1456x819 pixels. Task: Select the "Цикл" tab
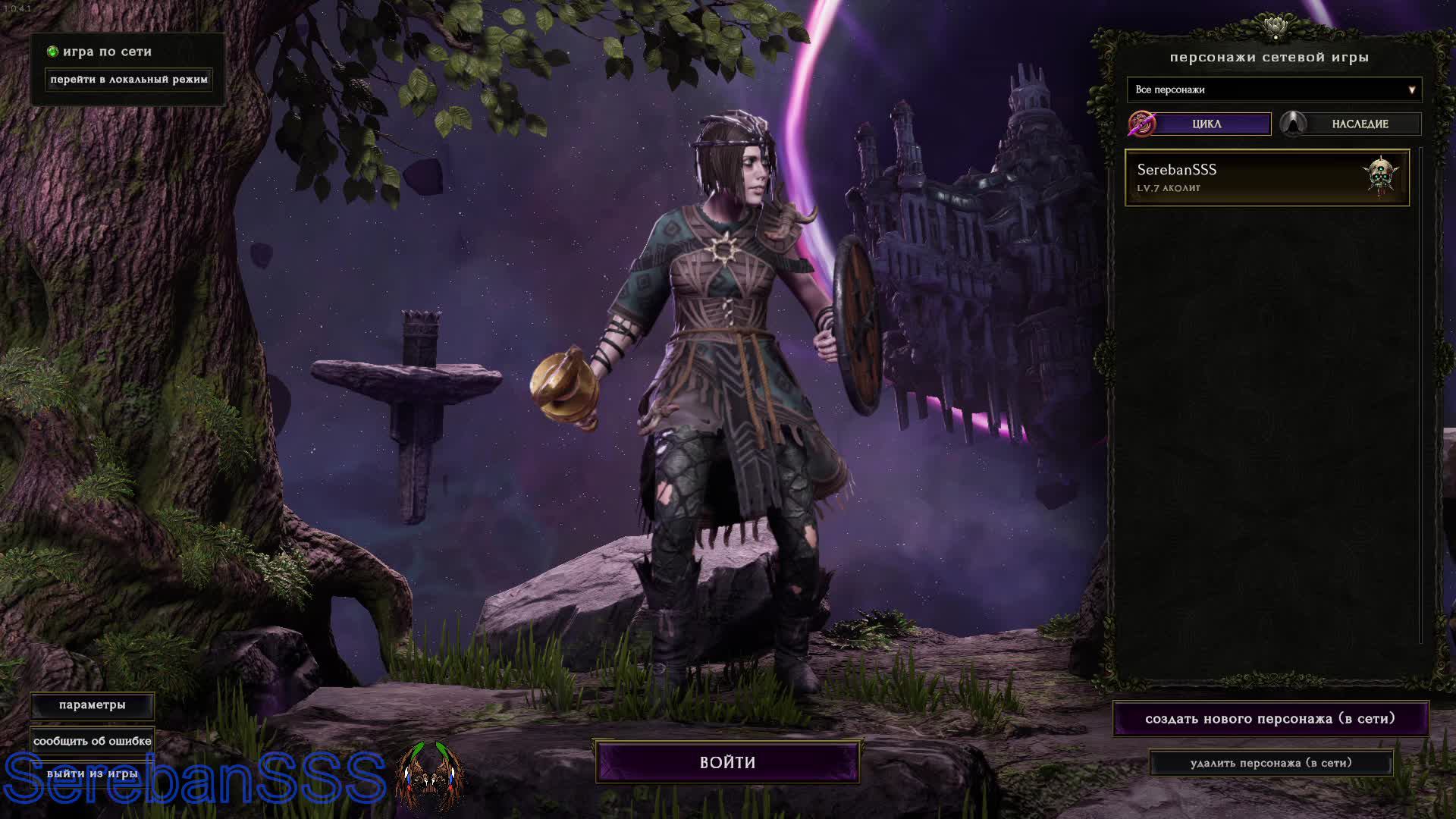coord(1206,124)
